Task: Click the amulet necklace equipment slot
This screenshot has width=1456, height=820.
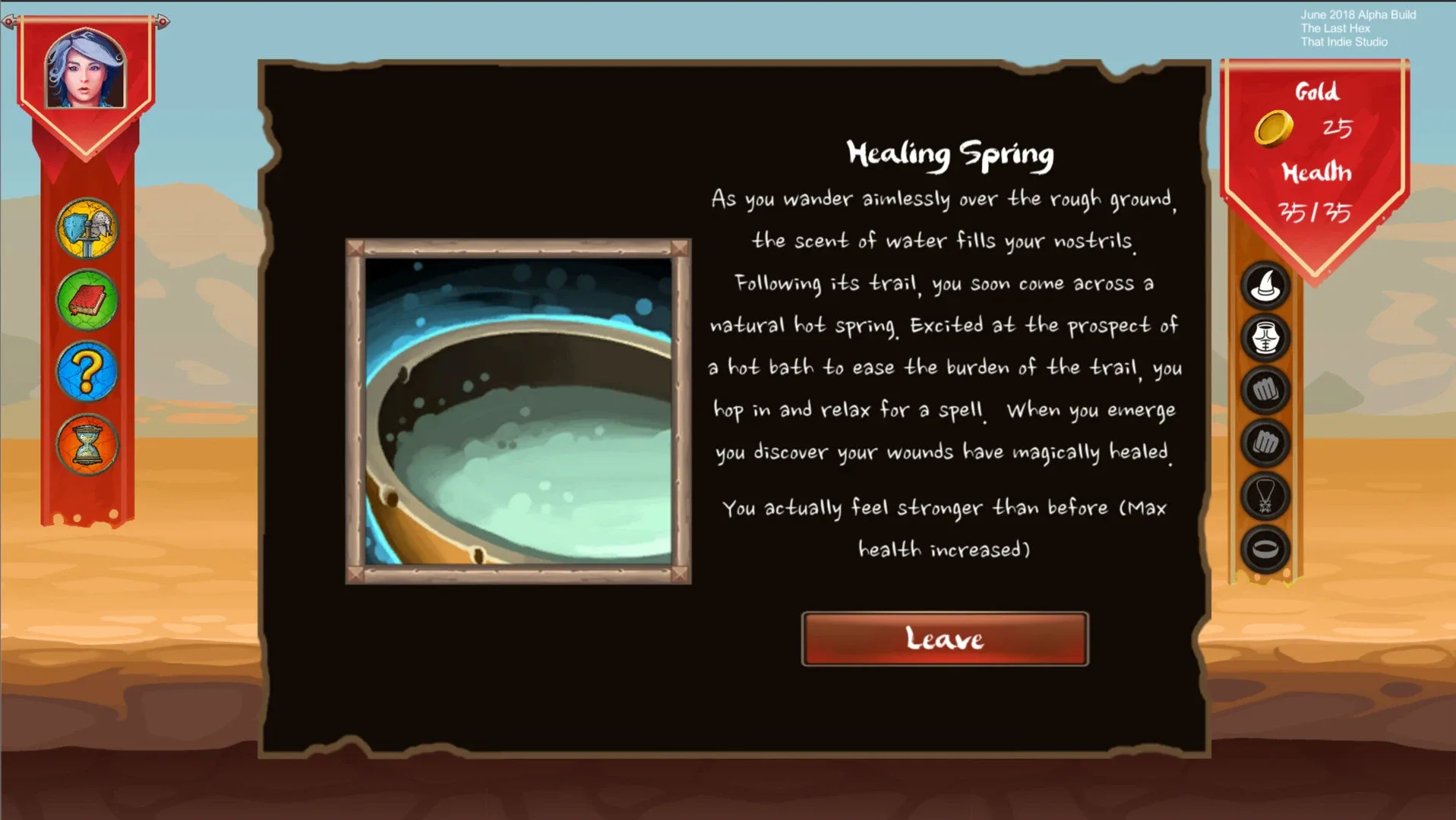Action: pos(1265,497)
